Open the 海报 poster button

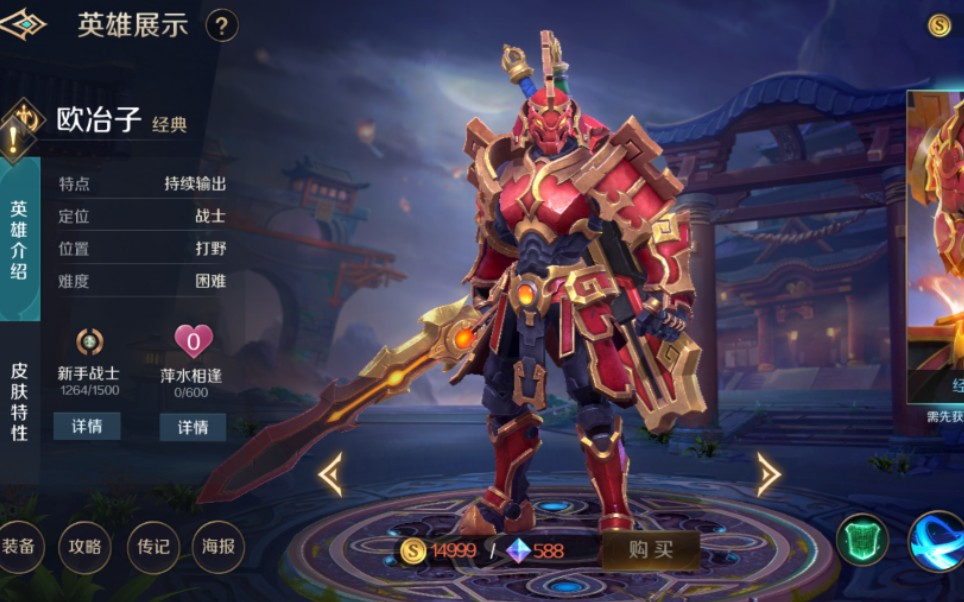[218, 547]
